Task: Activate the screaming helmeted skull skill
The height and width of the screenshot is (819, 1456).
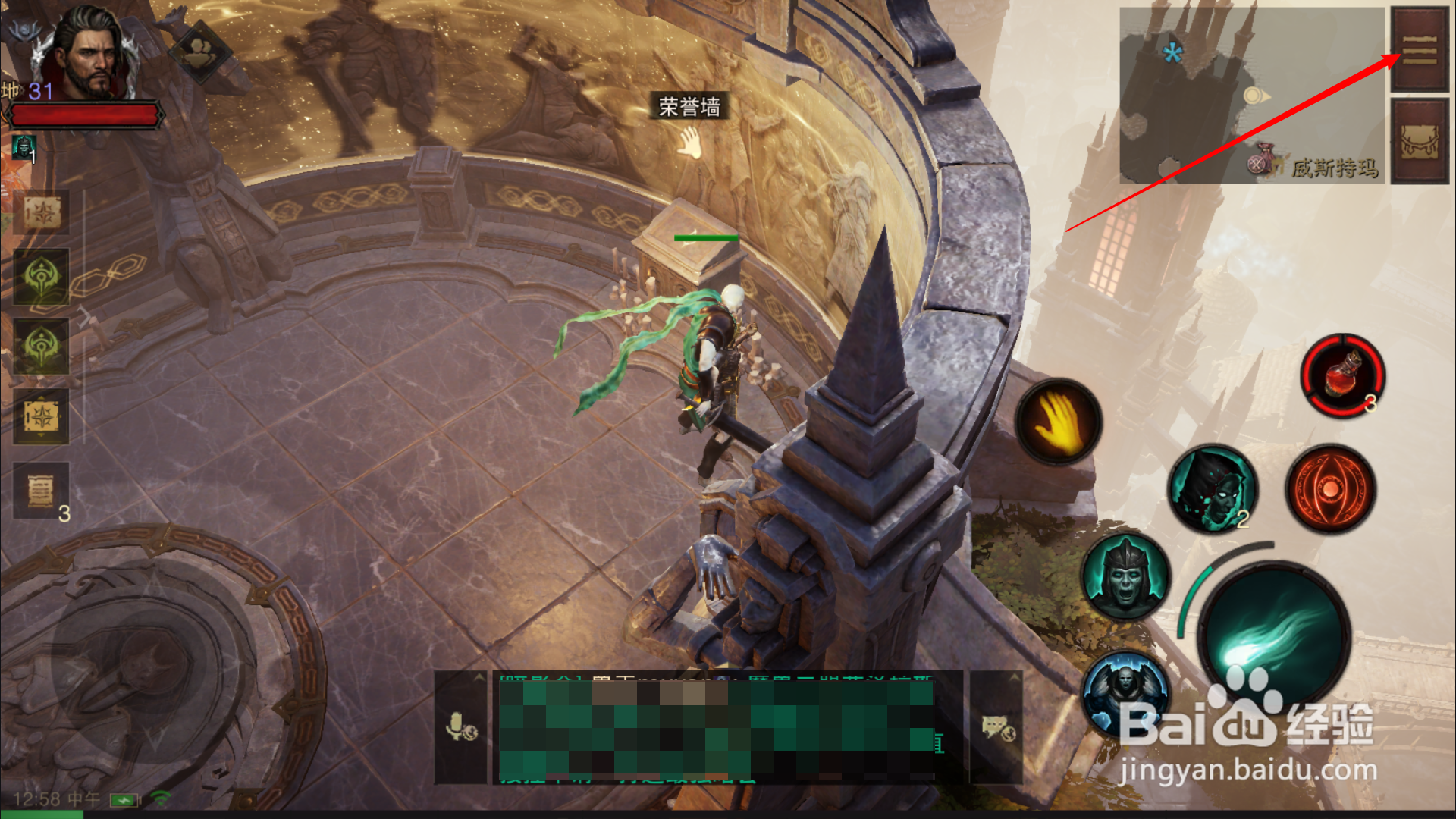Action: tap(1126, 578)
